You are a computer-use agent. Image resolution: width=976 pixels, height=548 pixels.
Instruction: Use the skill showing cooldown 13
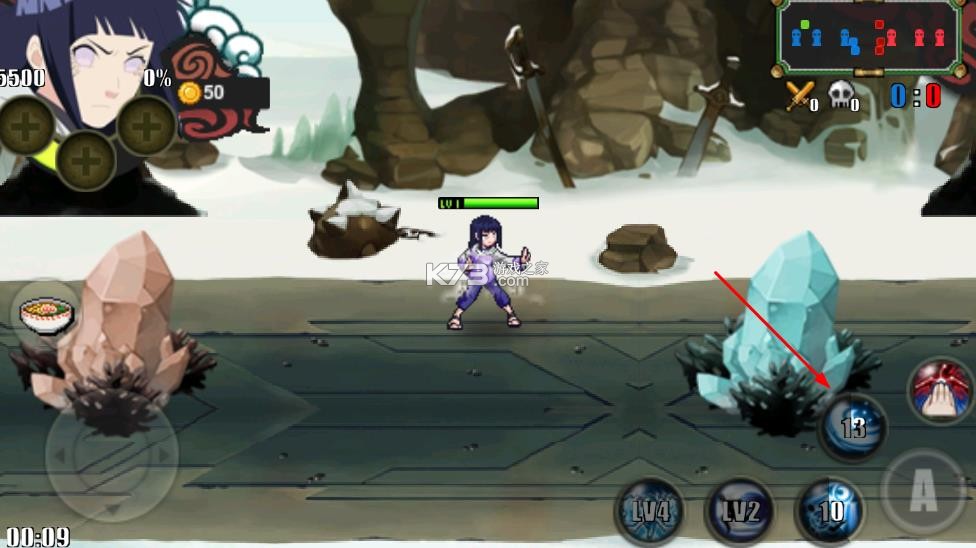853,428
